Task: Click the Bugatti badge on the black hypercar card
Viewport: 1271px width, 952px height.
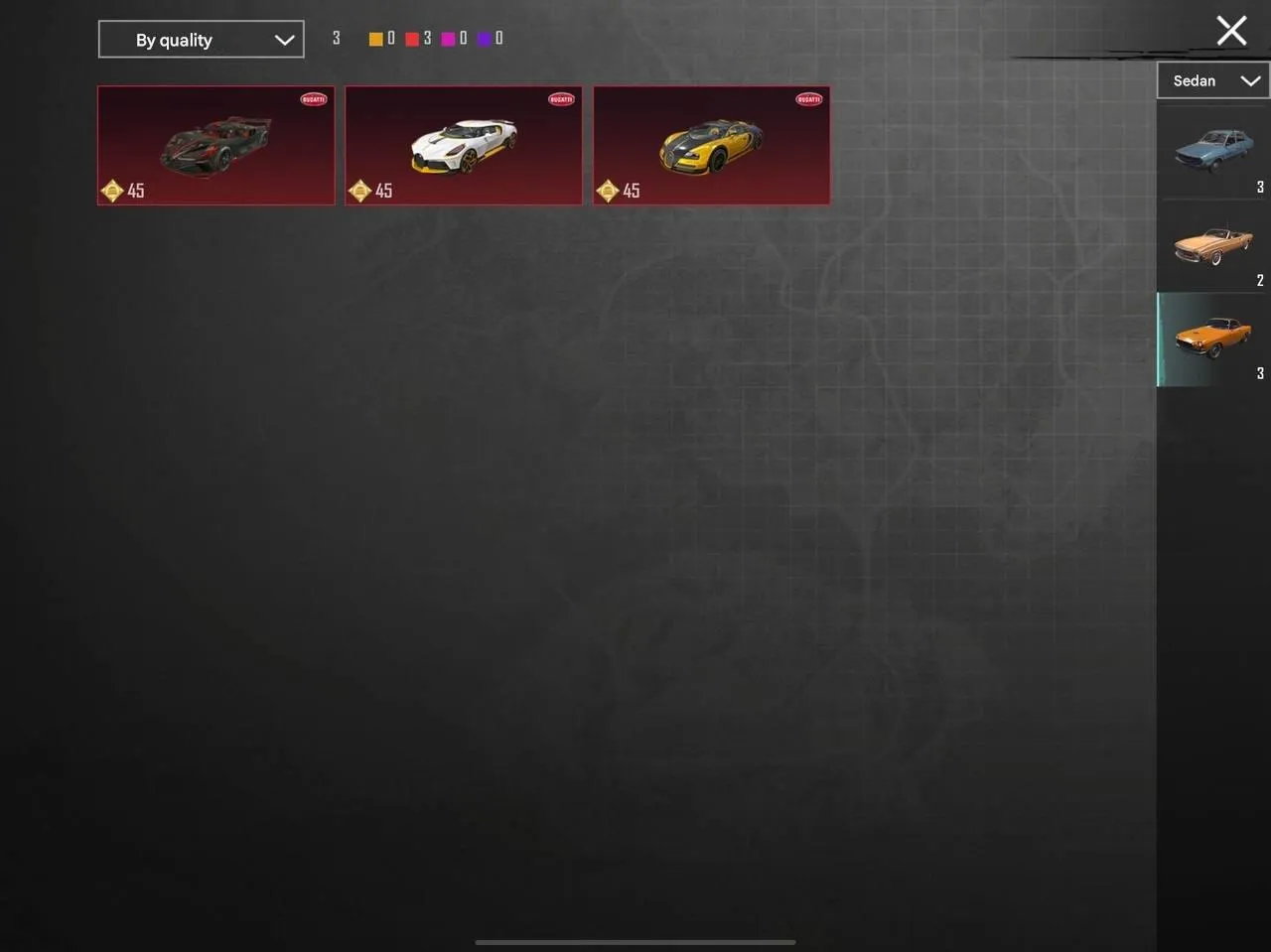Action: [x=312, y=99]
